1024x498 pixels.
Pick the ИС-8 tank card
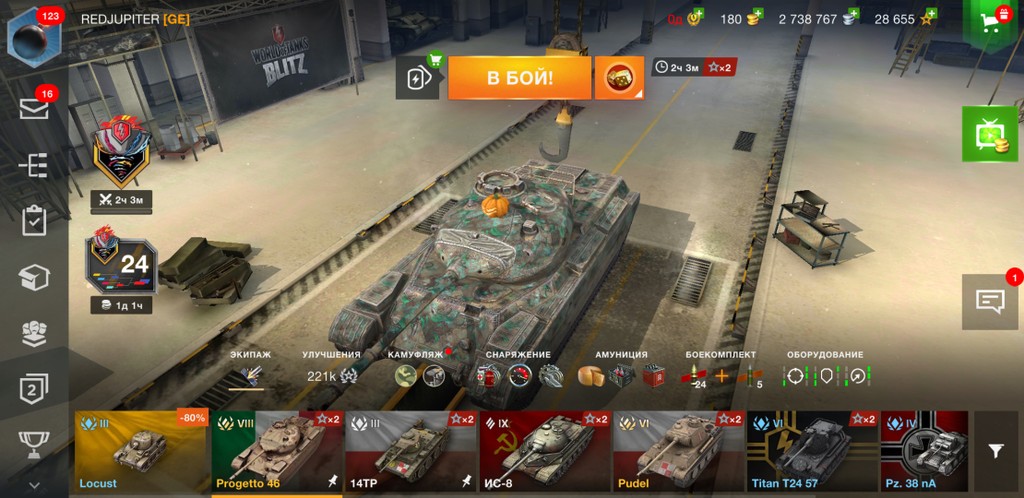(545, 452)
